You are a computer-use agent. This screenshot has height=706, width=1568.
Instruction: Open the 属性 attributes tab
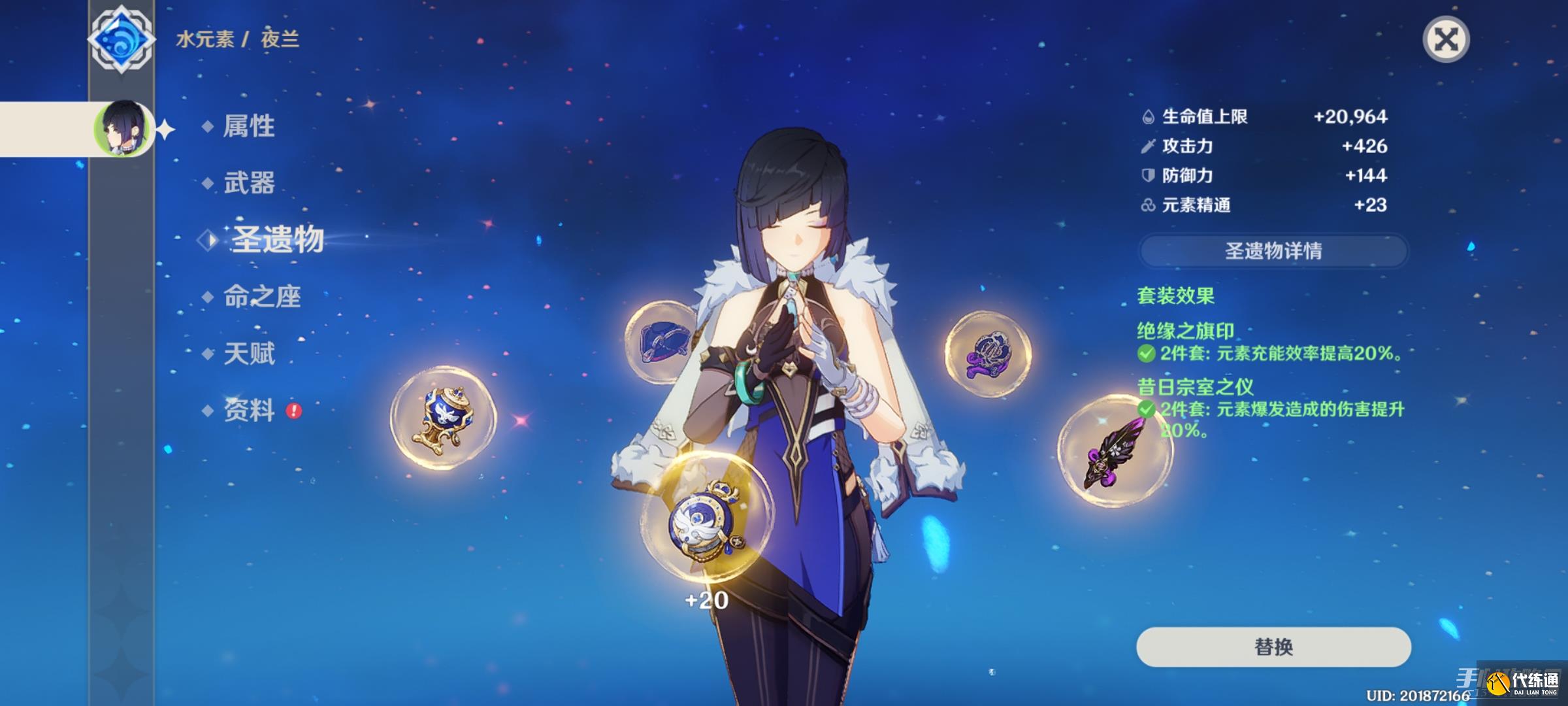coord(248,126)
